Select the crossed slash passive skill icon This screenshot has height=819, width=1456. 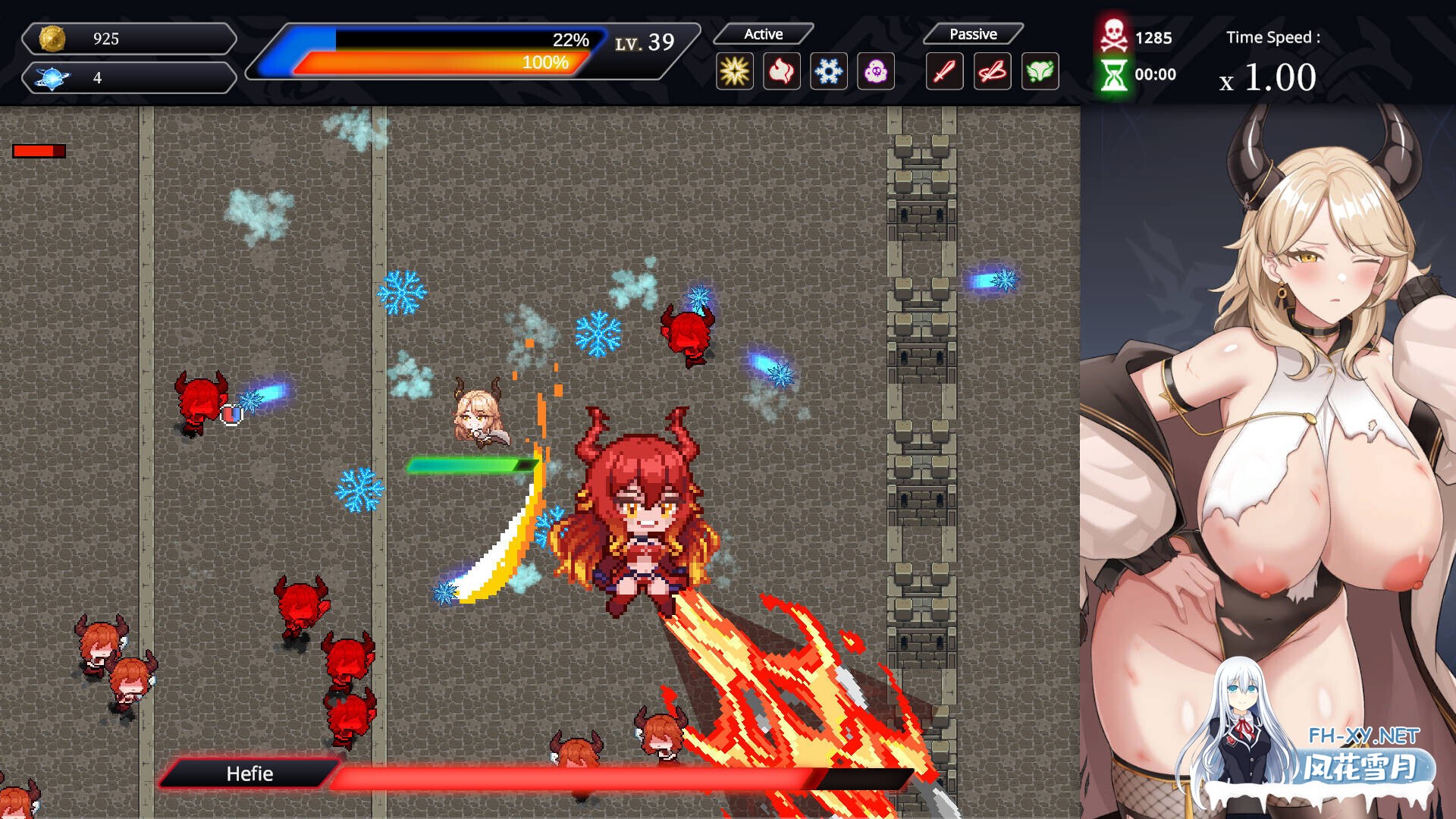(992, 71)
